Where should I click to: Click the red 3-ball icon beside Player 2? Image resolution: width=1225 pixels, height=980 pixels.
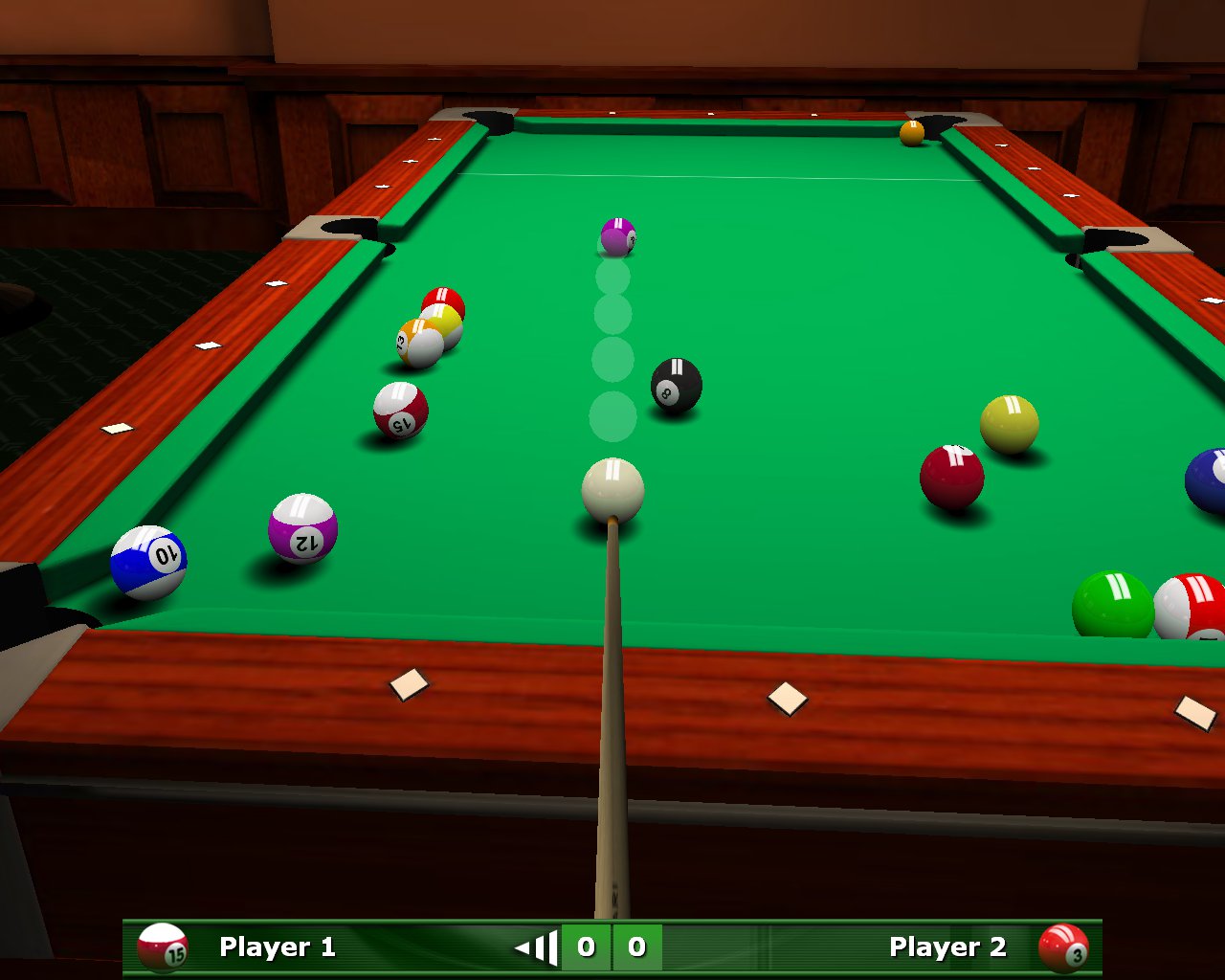tap(1064, 947)
